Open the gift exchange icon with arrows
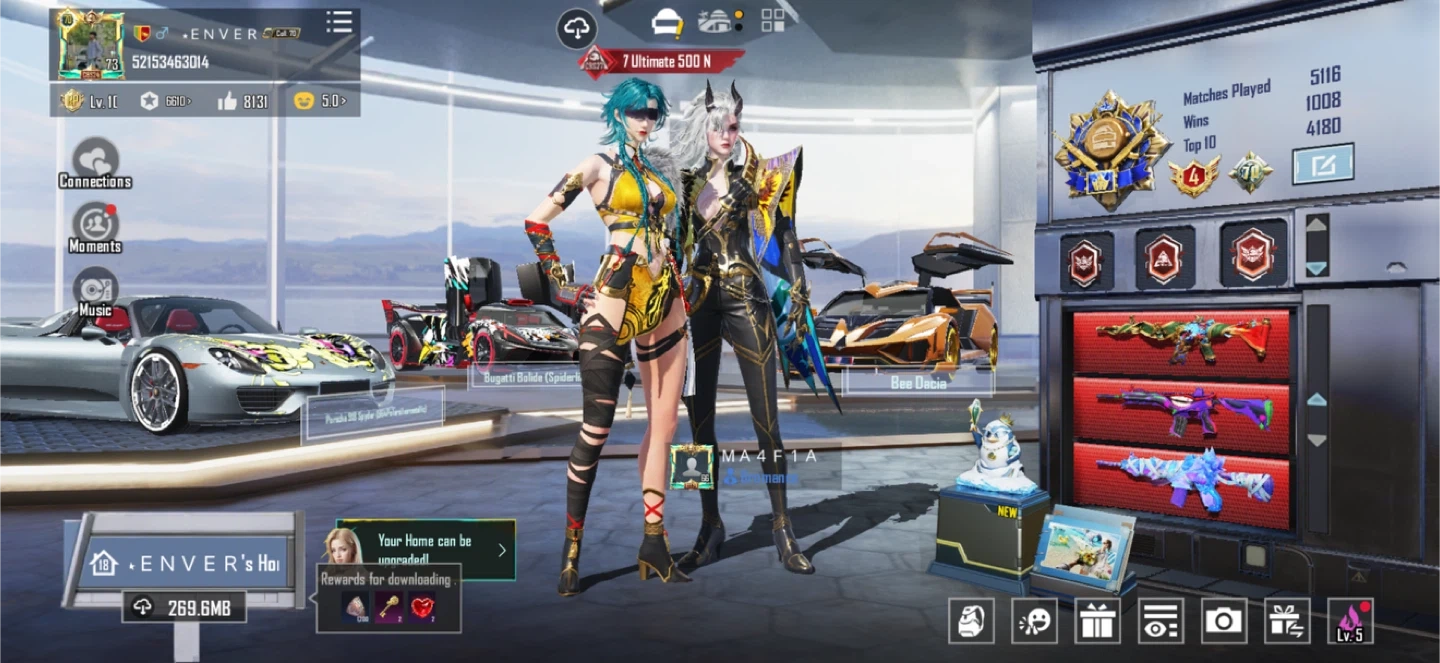The height and width of the screenshot is (663, 1440). [x=1287, y=621]
